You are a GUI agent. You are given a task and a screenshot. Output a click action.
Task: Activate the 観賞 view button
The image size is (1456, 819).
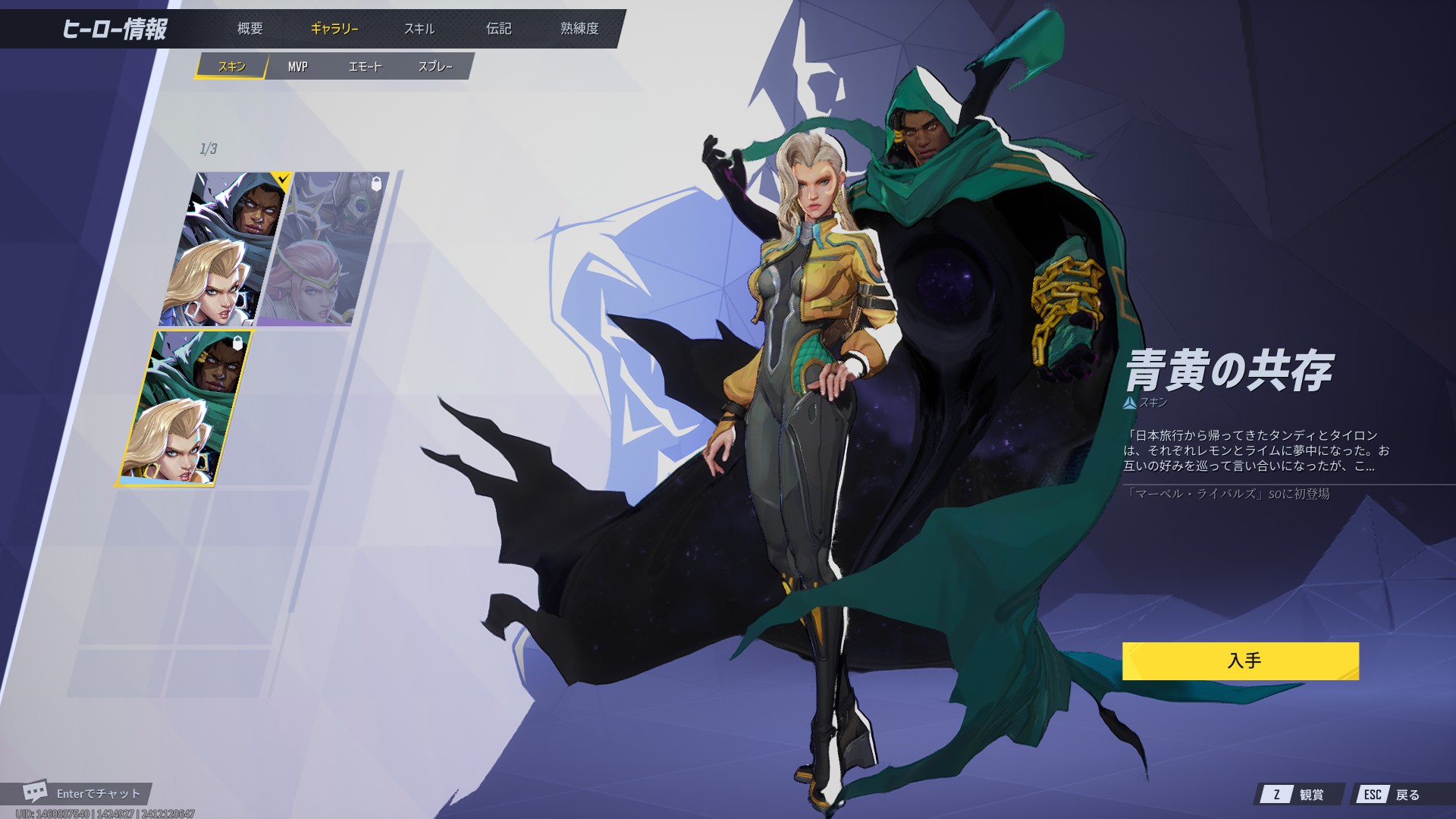[1301, 794]
